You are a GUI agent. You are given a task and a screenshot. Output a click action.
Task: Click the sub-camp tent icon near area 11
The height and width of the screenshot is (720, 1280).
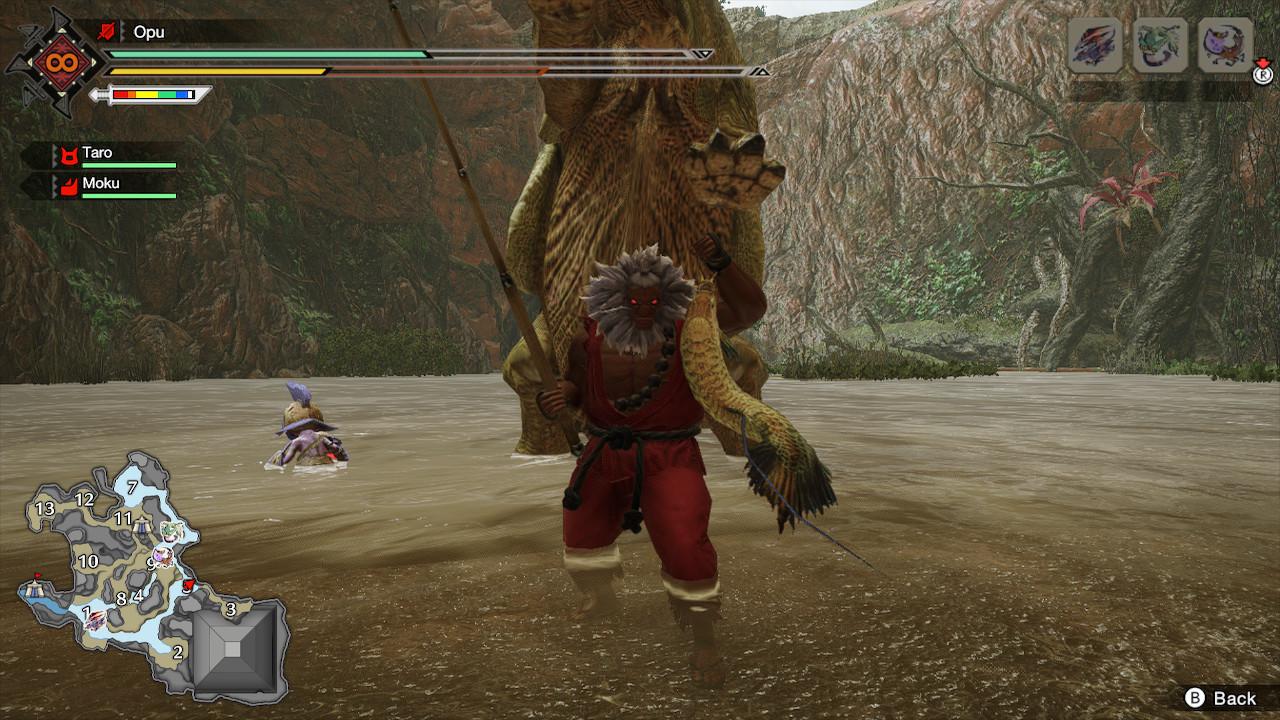tap(142, 525)
